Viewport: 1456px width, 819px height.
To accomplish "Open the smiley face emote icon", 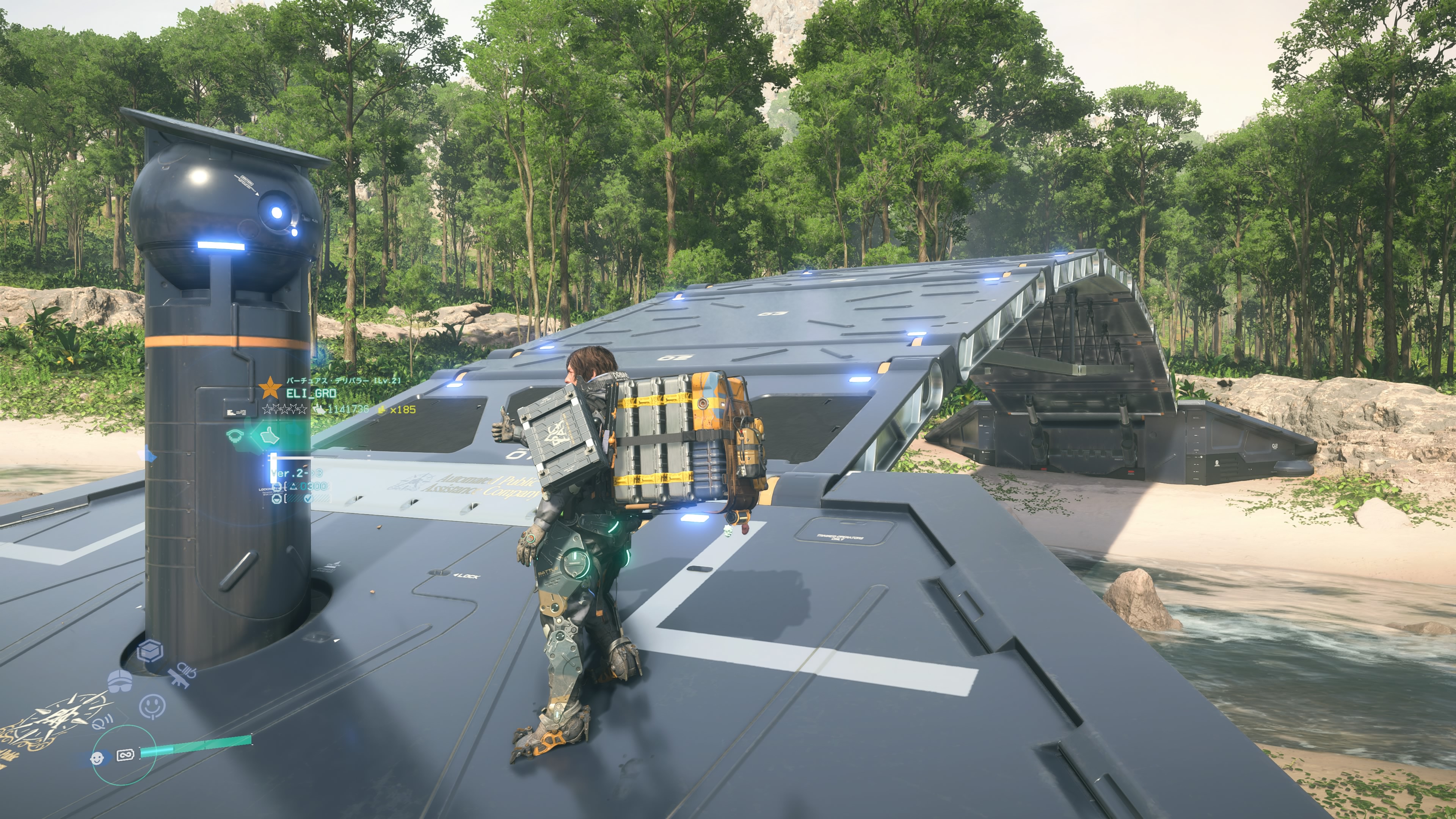I will [152, 705].
